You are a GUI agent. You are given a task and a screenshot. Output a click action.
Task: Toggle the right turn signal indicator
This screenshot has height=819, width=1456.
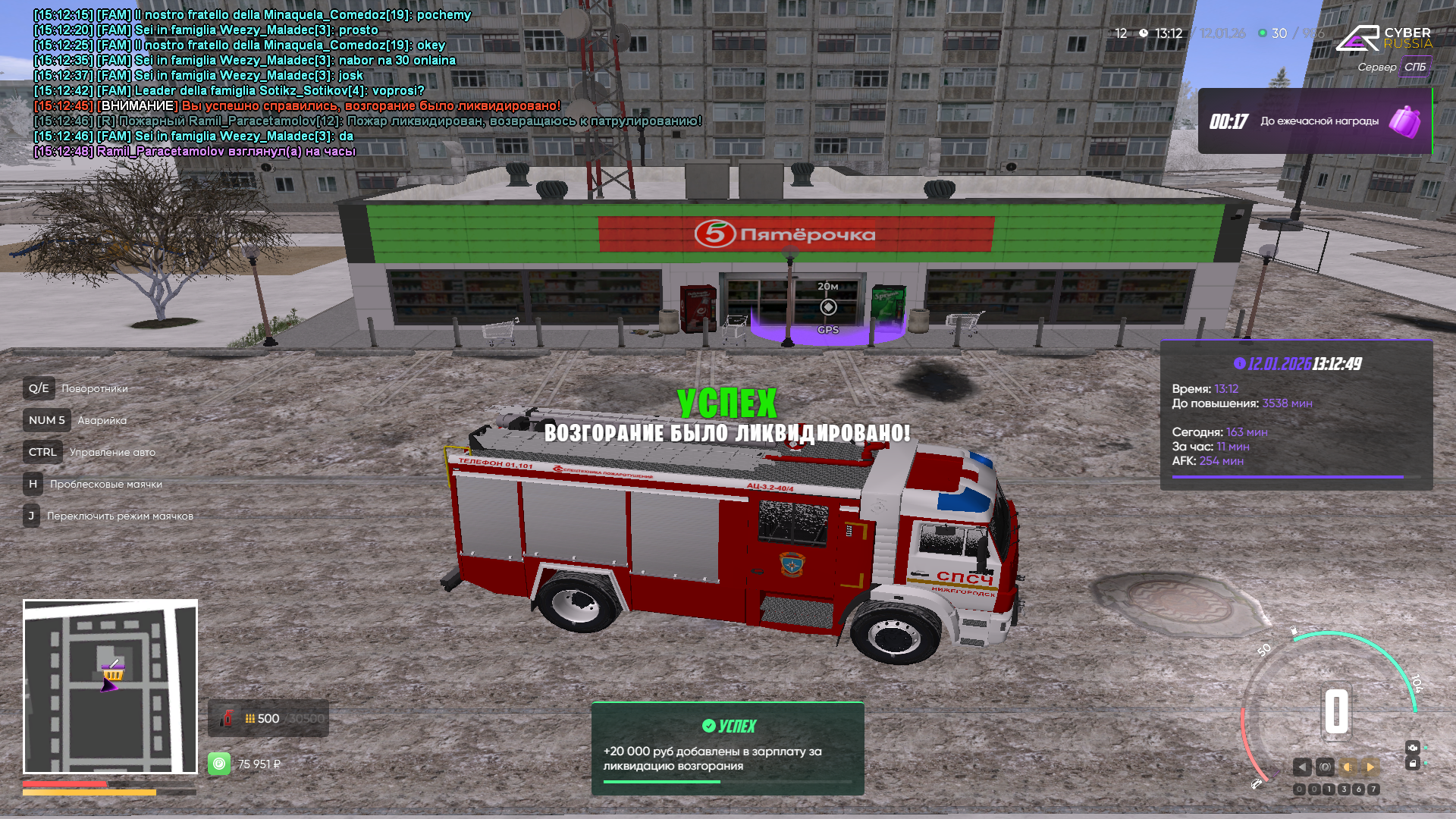(1370, 767)
